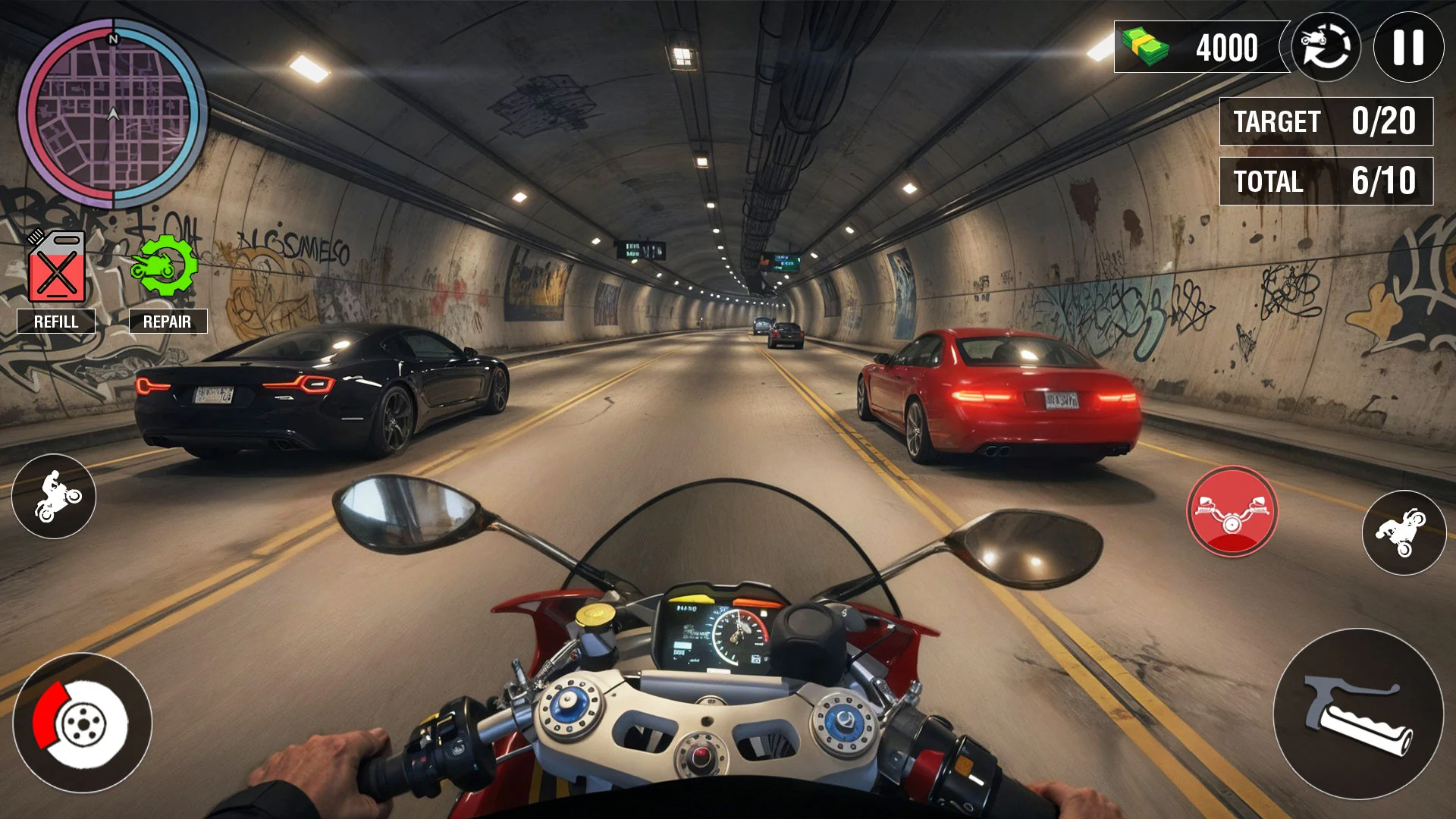The image size is (1456, 819).
Task: Tap the bike reset button
Action: point(1326,47)
